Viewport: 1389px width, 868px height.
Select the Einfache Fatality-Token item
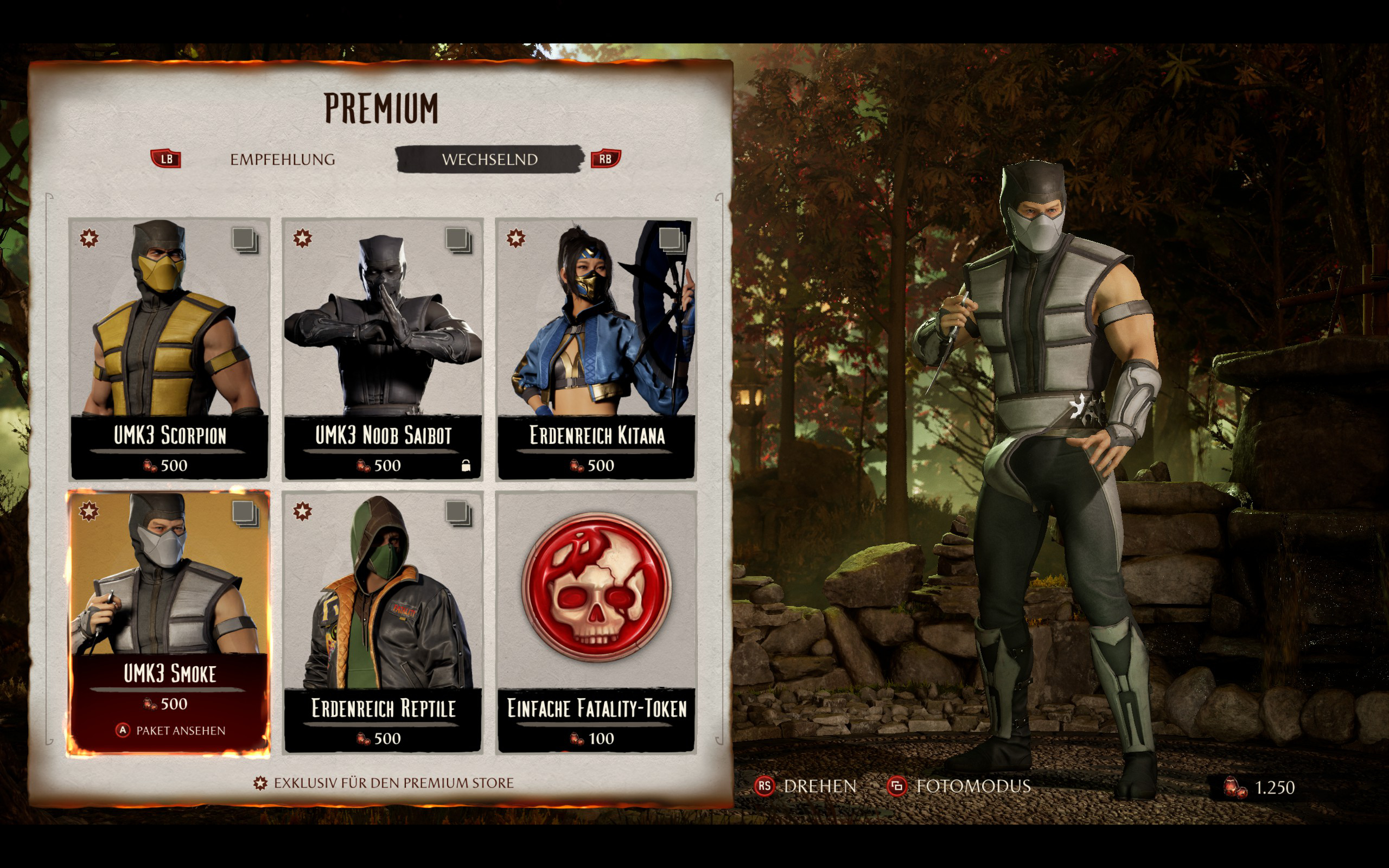pos(596,621)
